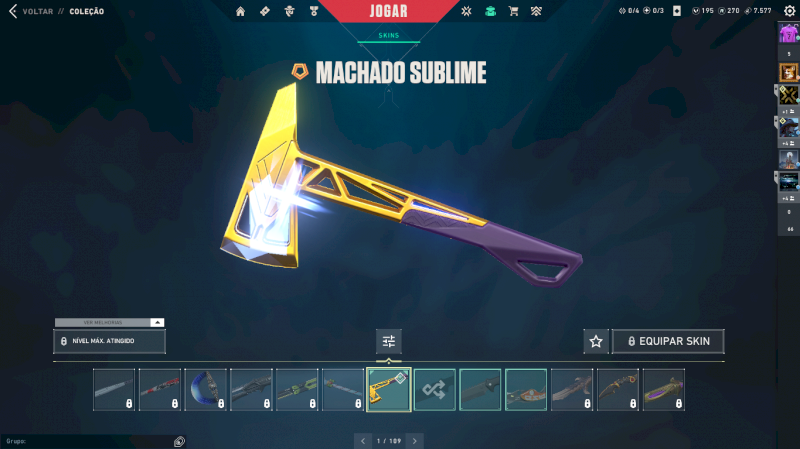Select the random shuffle skin tile
Image resolution: width=800 pixels, height=449 pixels.
pyautogui.click(x=435, y=389)
